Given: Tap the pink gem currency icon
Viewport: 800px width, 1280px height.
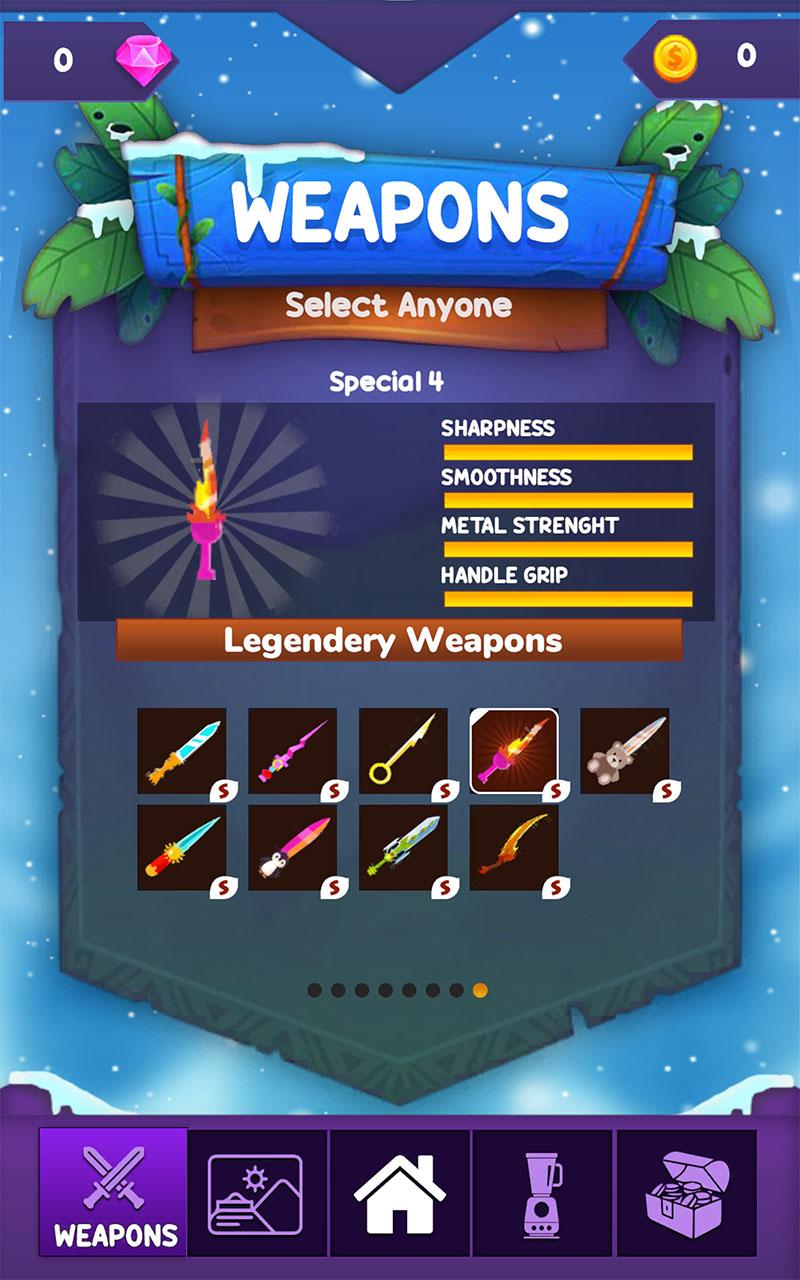Looking at the screenshot, I should click(x=137, y=59).
